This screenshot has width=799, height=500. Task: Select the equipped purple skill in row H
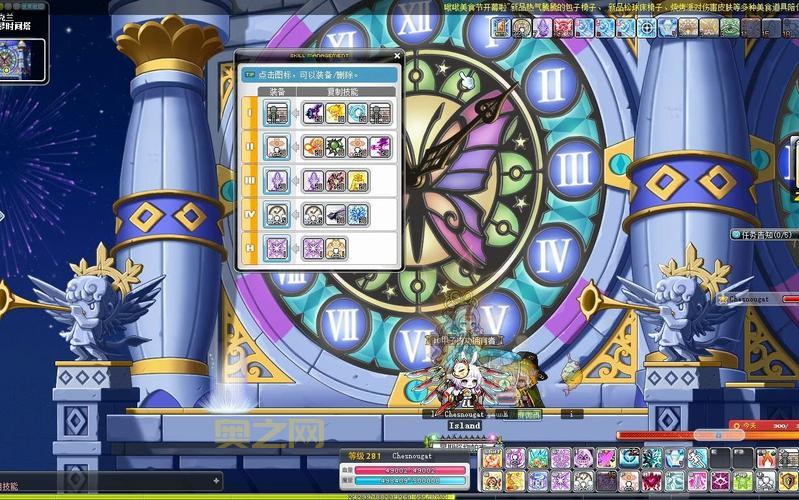(277, 248)
